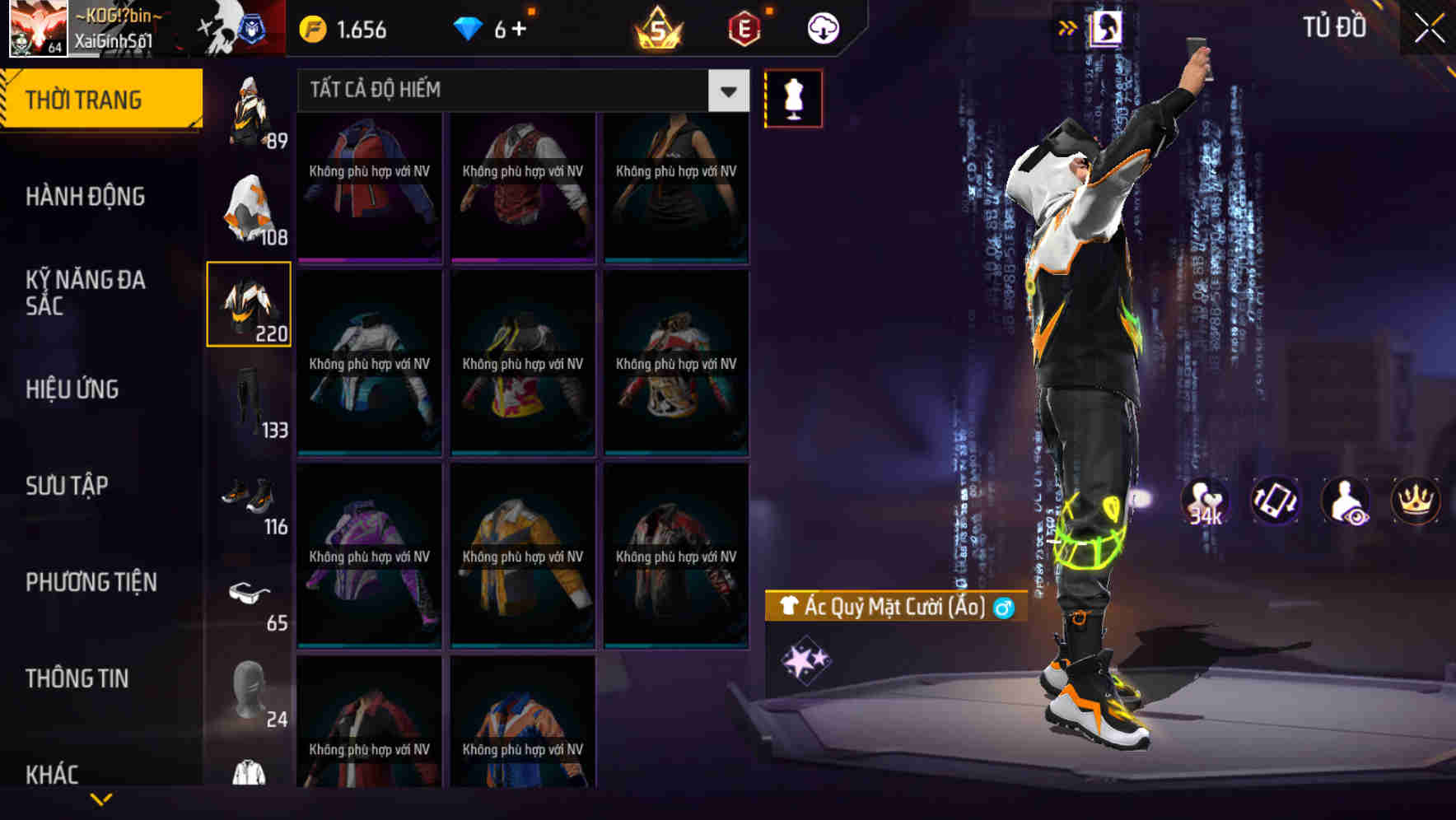Select the equipped Ác Quỷ Mặt Cười jacket thumbnail

(250, 303)
